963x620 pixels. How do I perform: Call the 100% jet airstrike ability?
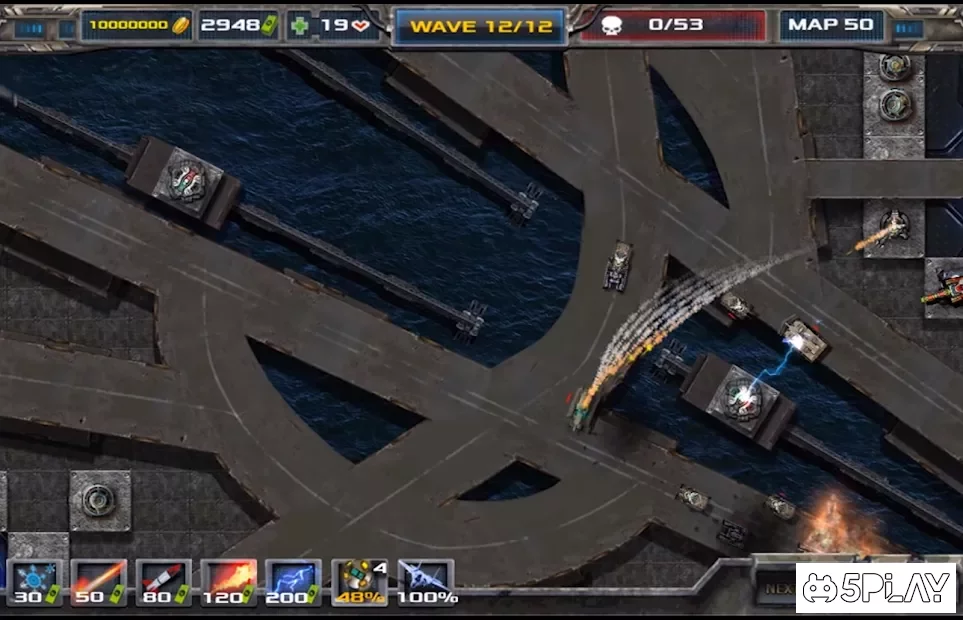[x=425, y=582]
